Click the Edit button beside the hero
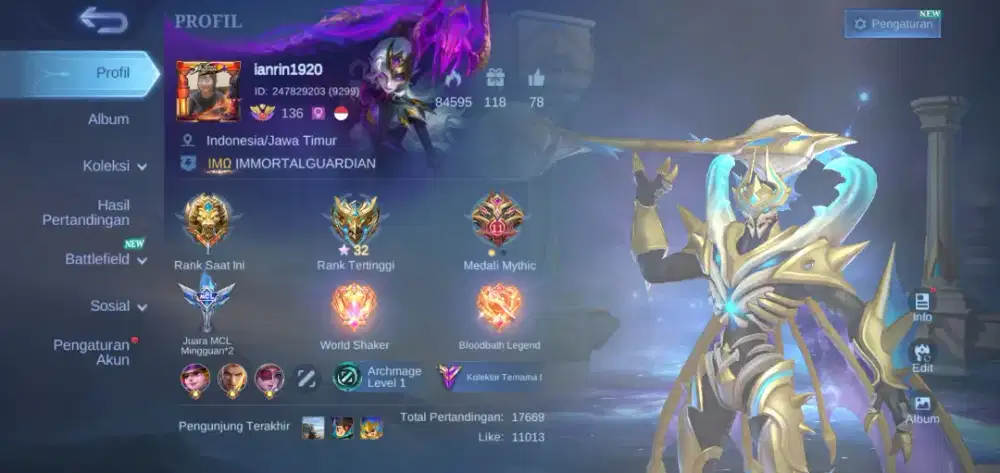Image resolution: width=1000 pixels, height=473 pixels. pyautogui.click(x=922, y=357)
